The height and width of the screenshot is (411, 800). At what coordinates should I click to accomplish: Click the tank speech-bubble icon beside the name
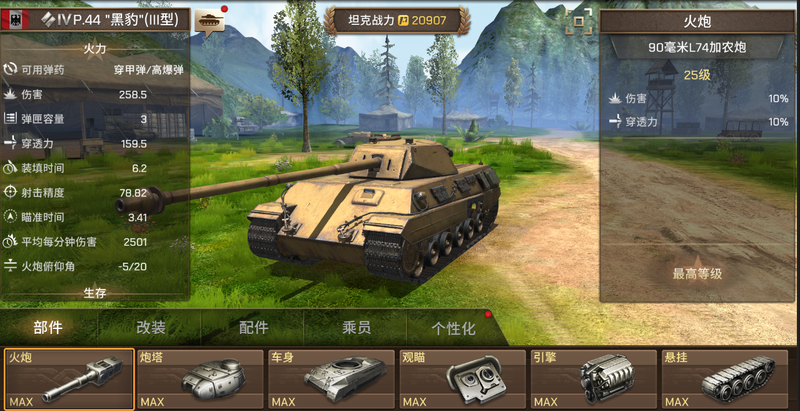click(210, 20)
